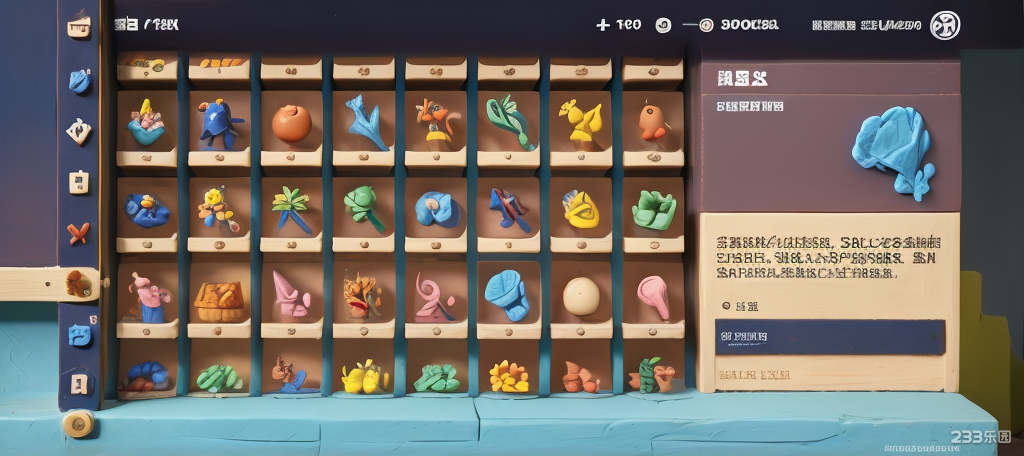Choose the blue coral branch item
Viewport: 1024px width, 456px height.
pyautogui.click(x=363, y=122)
